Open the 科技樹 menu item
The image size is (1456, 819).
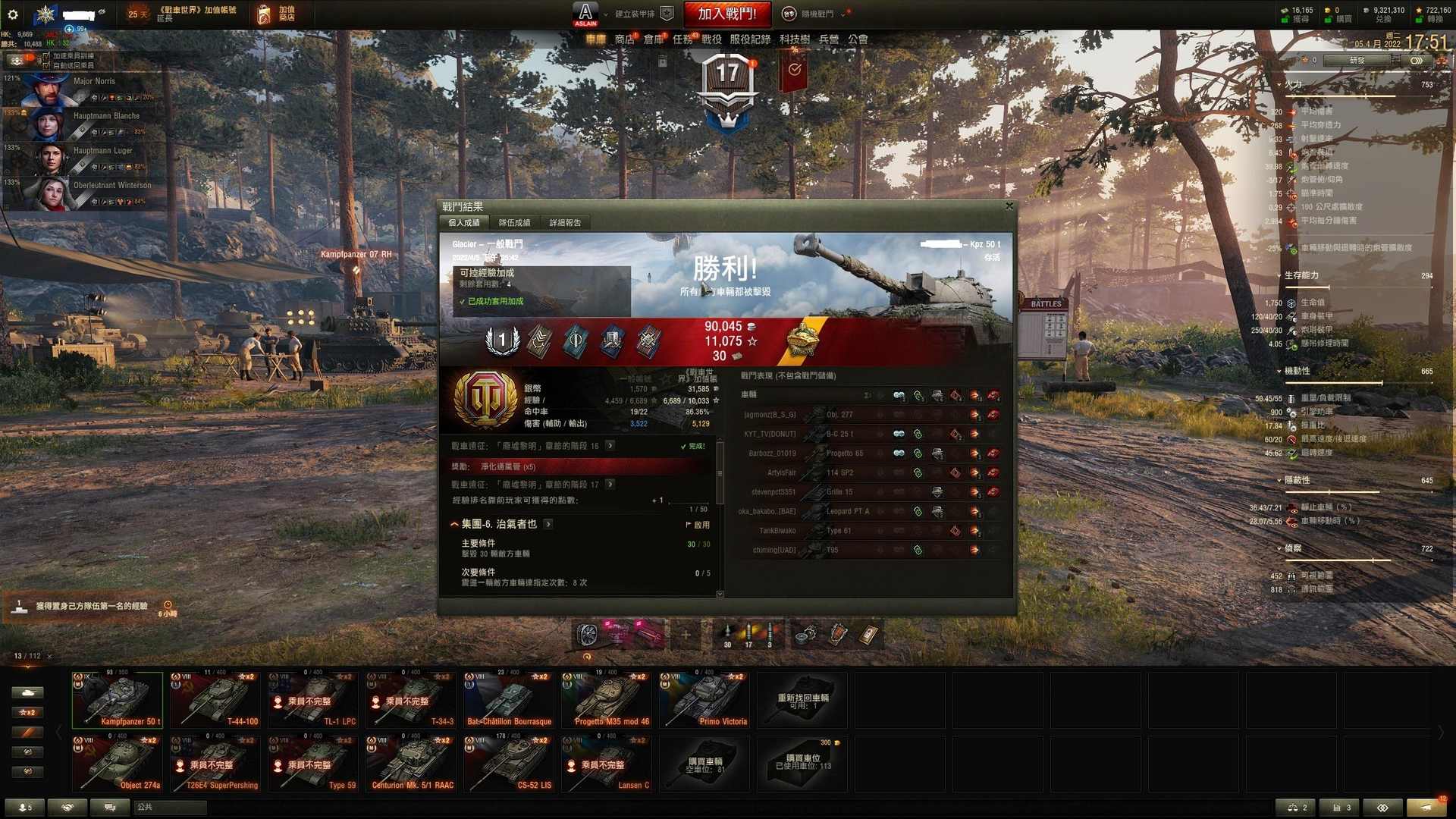tap(795, 39)
